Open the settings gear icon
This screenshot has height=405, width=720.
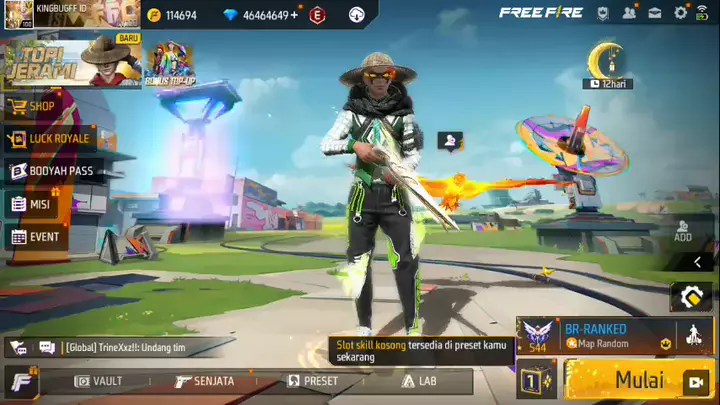pos(681,13)
